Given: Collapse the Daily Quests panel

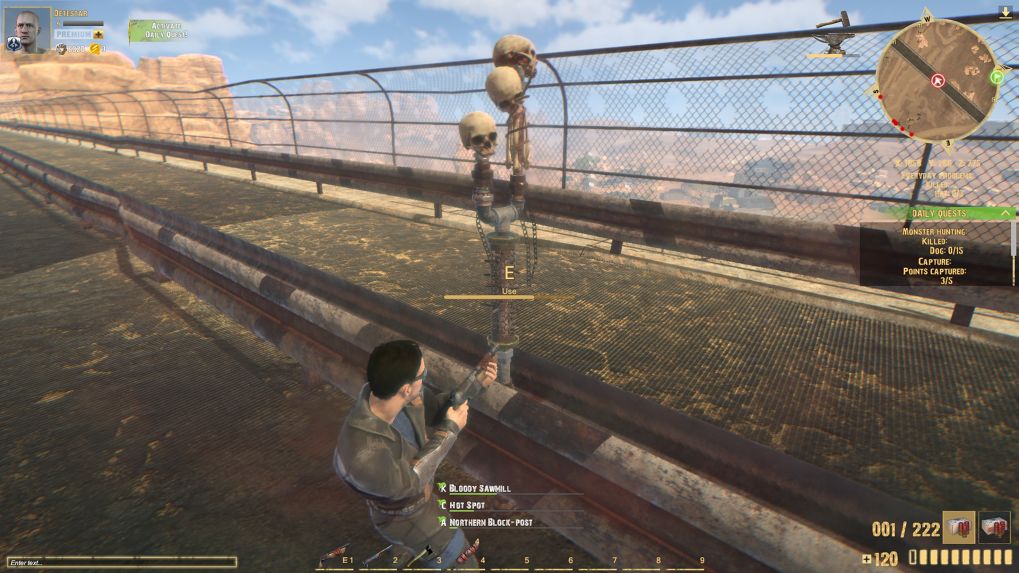Looking at the screenshot, I should (x=1006, y=213).
